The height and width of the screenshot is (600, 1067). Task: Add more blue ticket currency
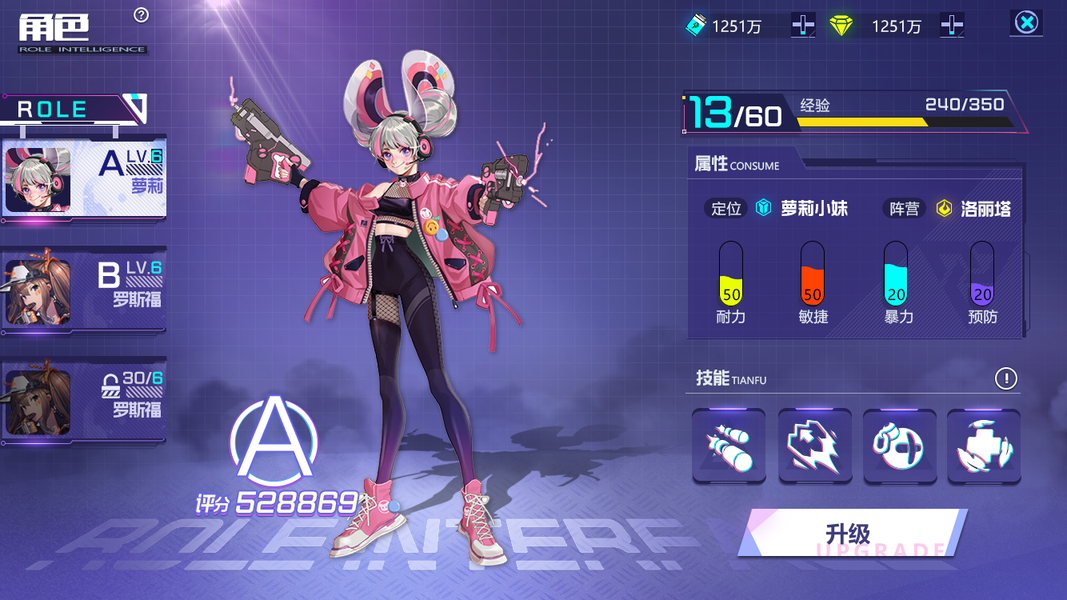[x=802, y=25]
